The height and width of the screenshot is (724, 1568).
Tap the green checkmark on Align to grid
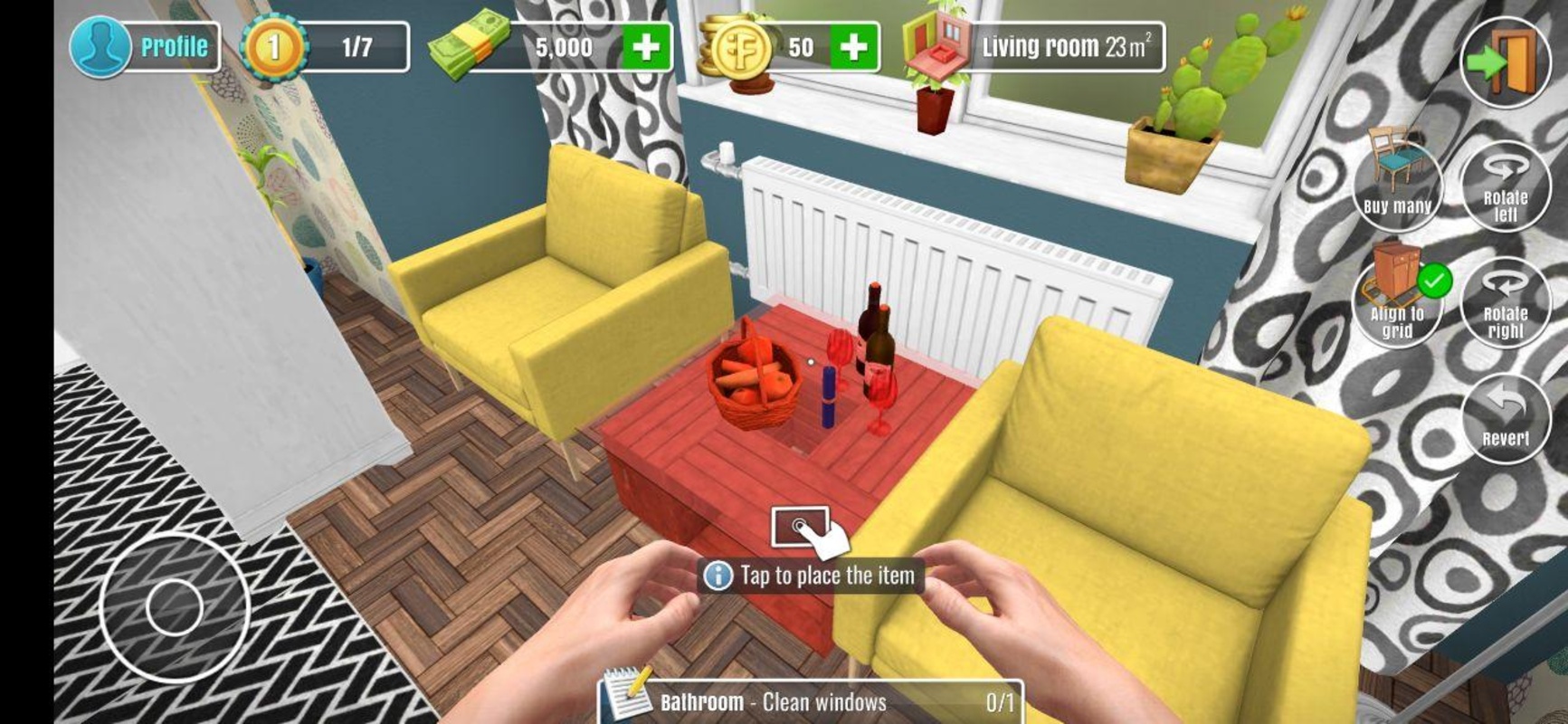point(1435,281)
